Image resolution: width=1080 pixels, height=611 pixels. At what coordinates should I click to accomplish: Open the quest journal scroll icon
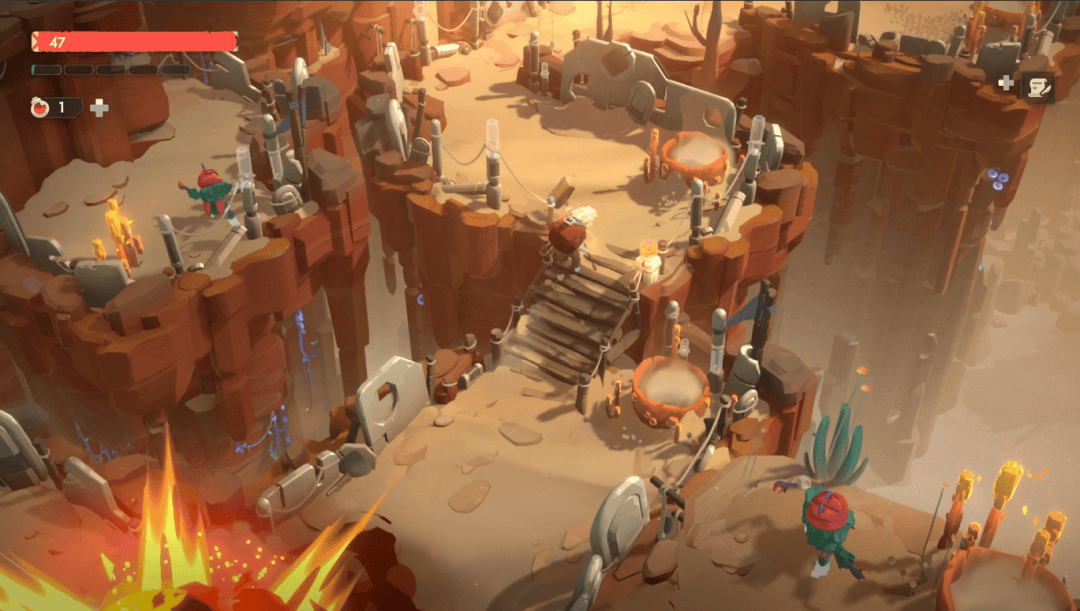[1037, 87]
